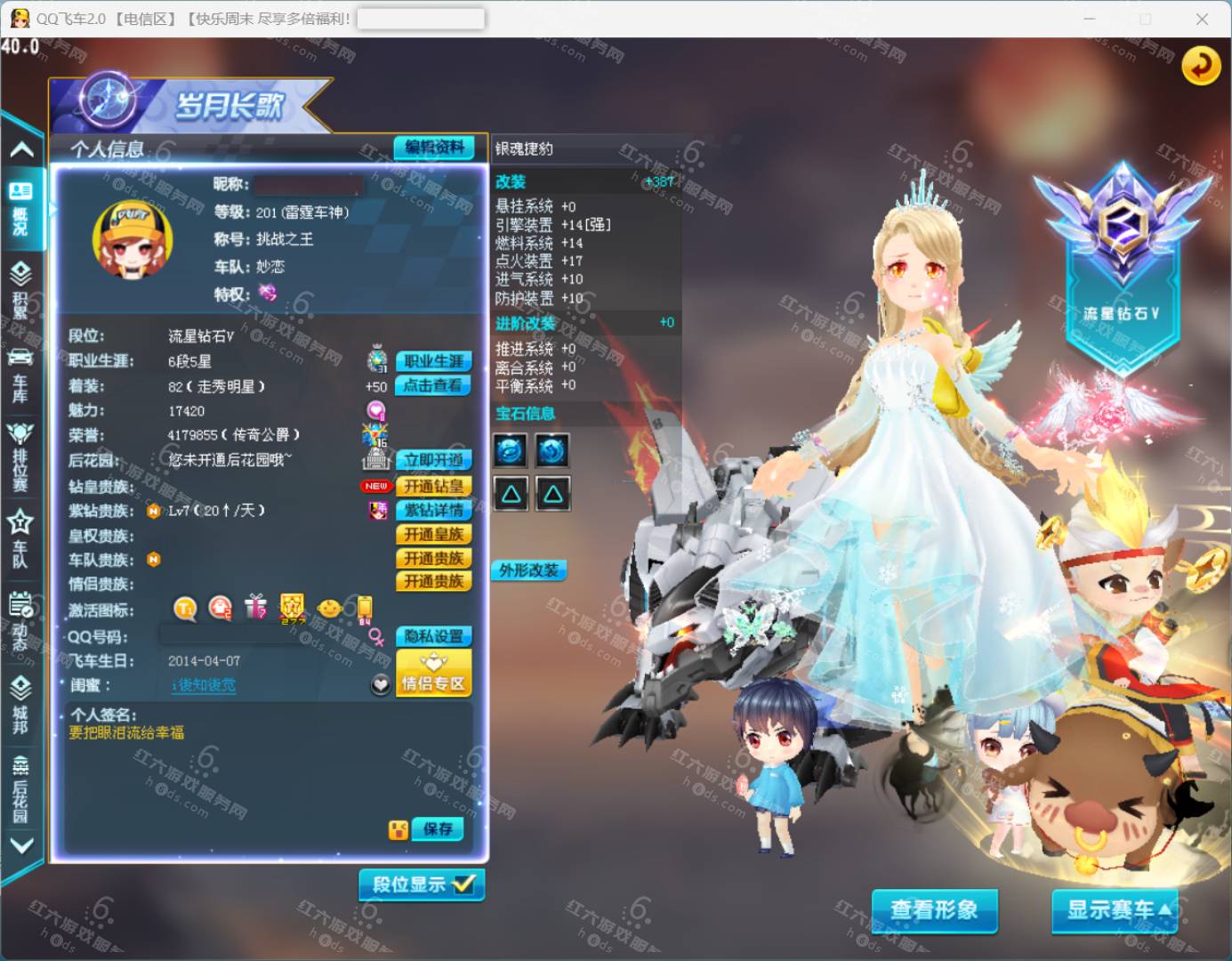This screenshot has width=1232, height=961.
Task: Save the personal signature with 保存
Action: [x=438, y=829]
